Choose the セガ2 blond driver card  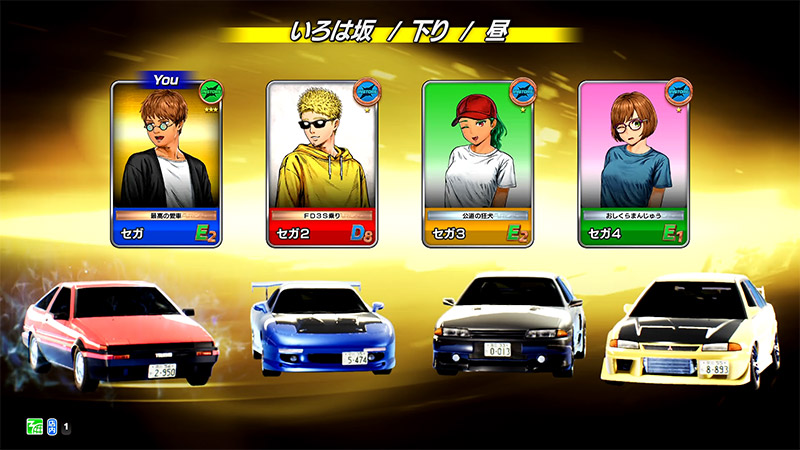pos(322,165)
